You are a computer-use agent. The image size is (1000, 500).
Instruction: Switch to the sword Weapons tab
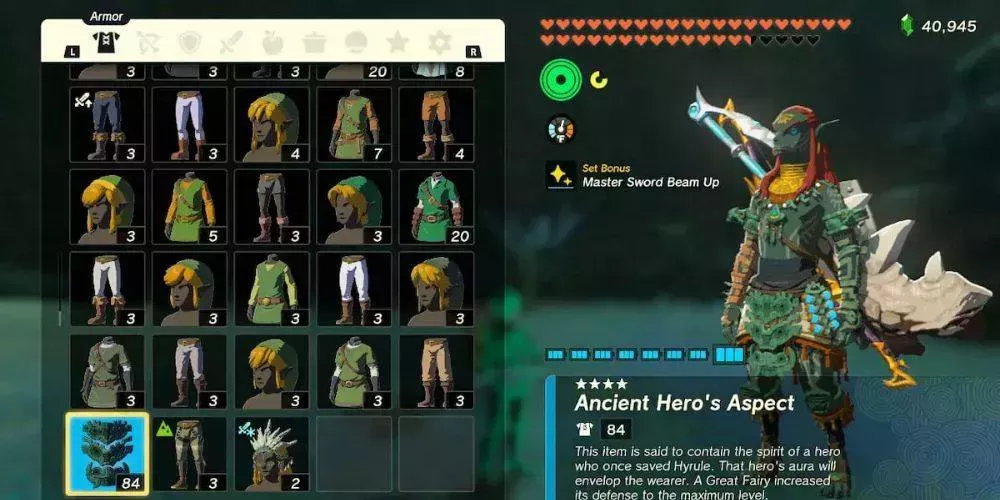(230, 42)
